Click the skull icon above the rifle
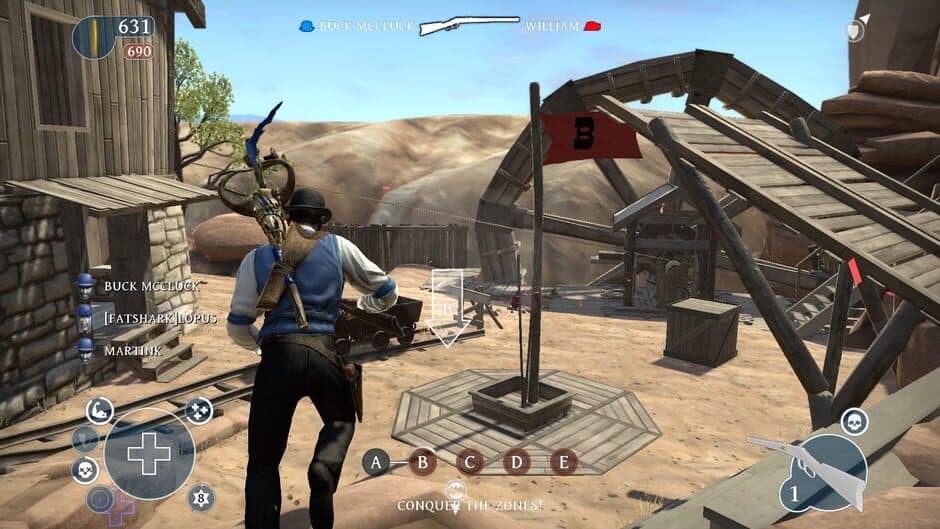940x529 pixels. point(854,421)
